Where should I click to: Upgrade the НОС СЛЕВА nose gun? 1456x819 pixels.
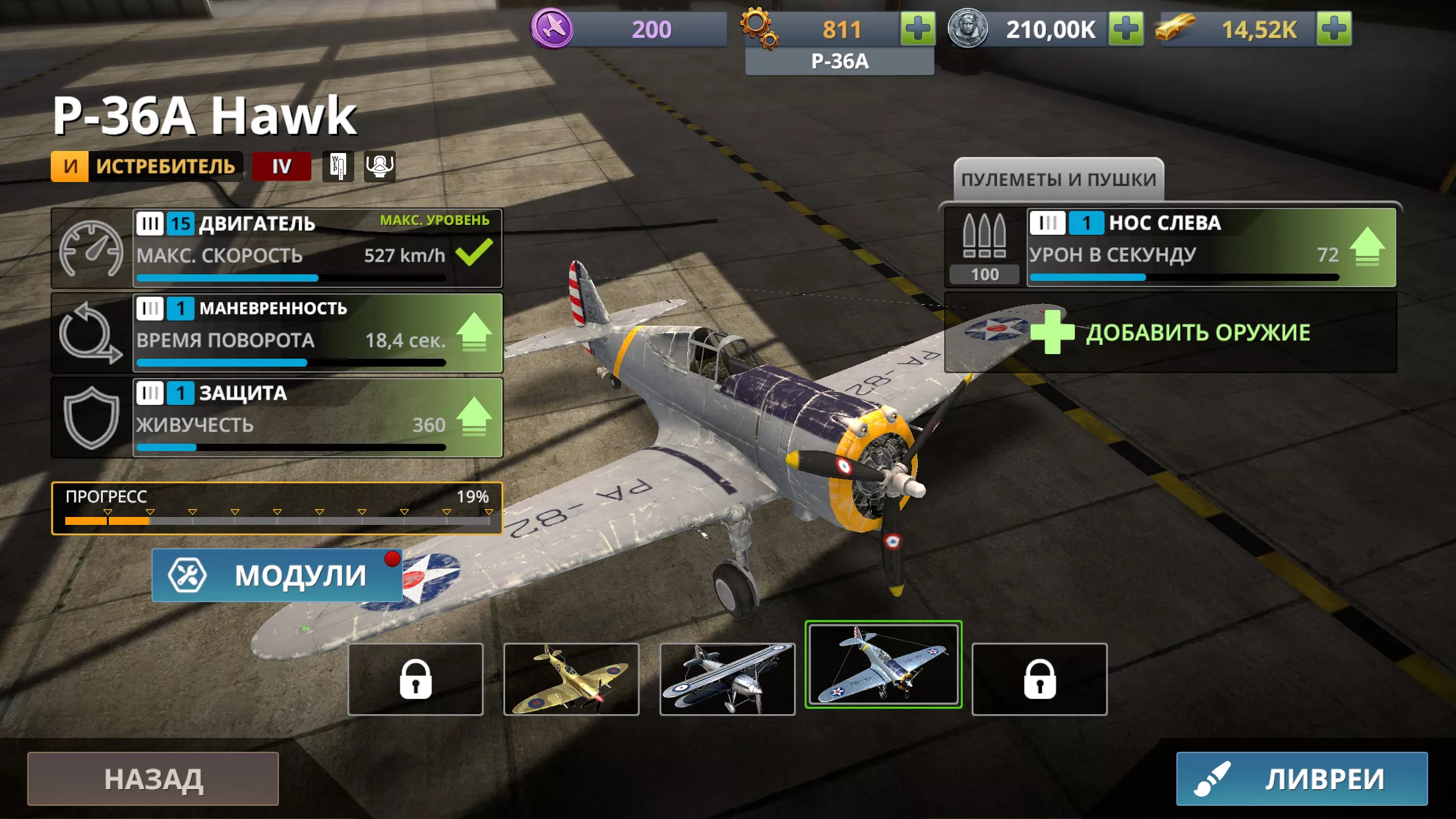[1367, 247]
